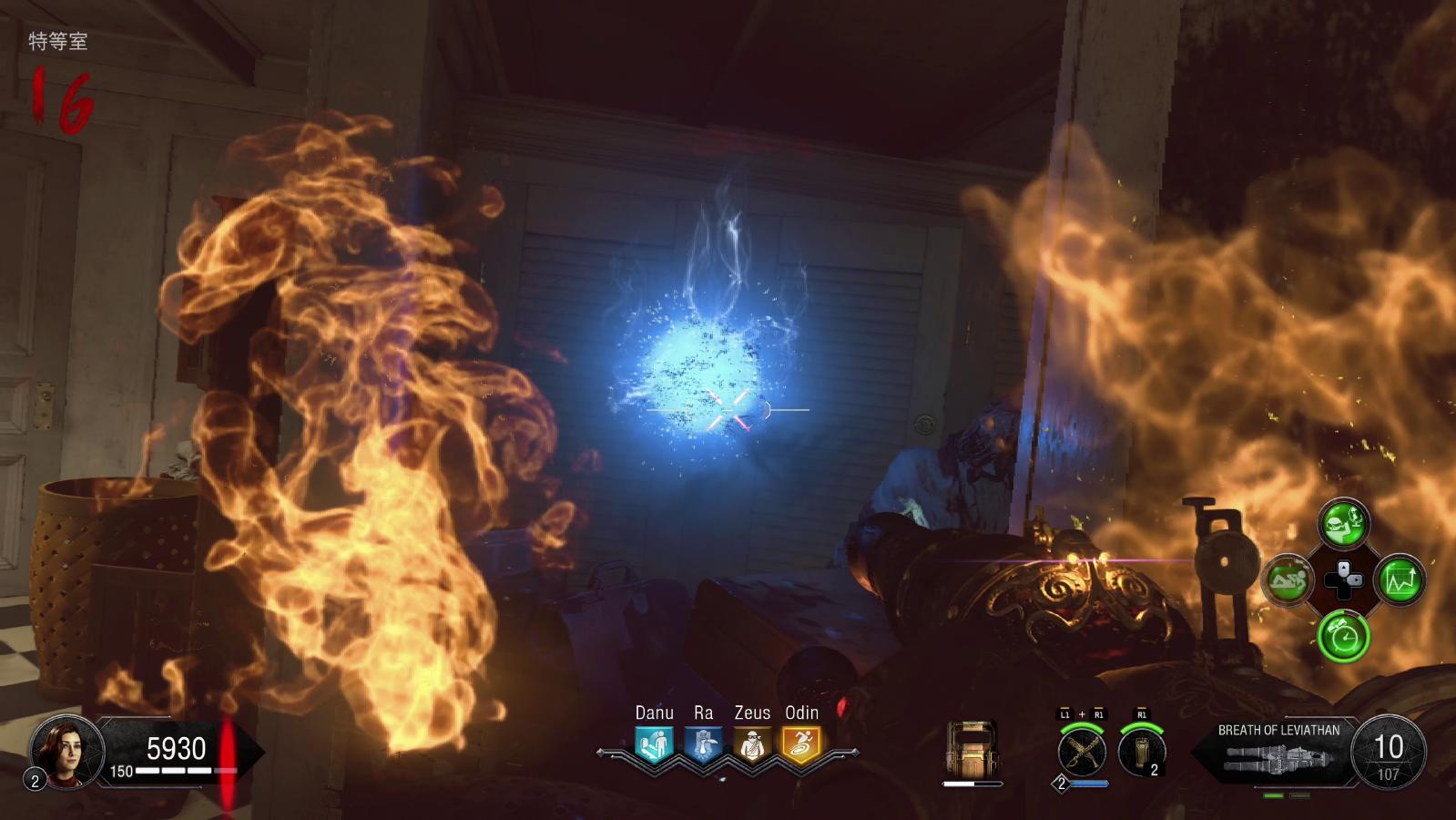Click the player character portrait
The height and width of the screenshot is (820, 1456).
[x=66, y=752]
